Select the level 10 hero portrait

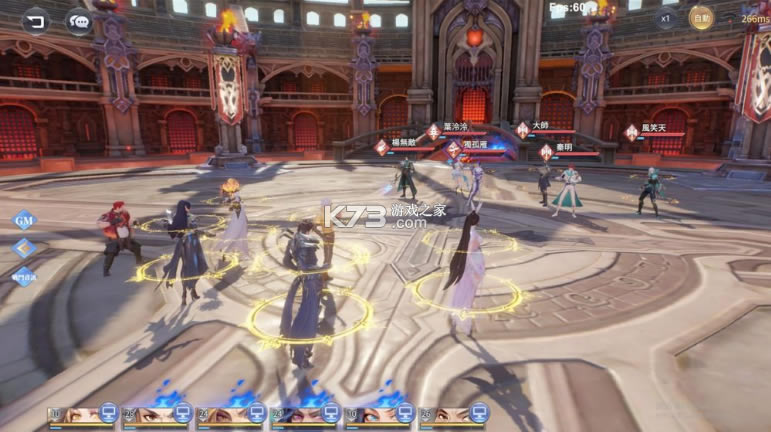tap(82, 414)
